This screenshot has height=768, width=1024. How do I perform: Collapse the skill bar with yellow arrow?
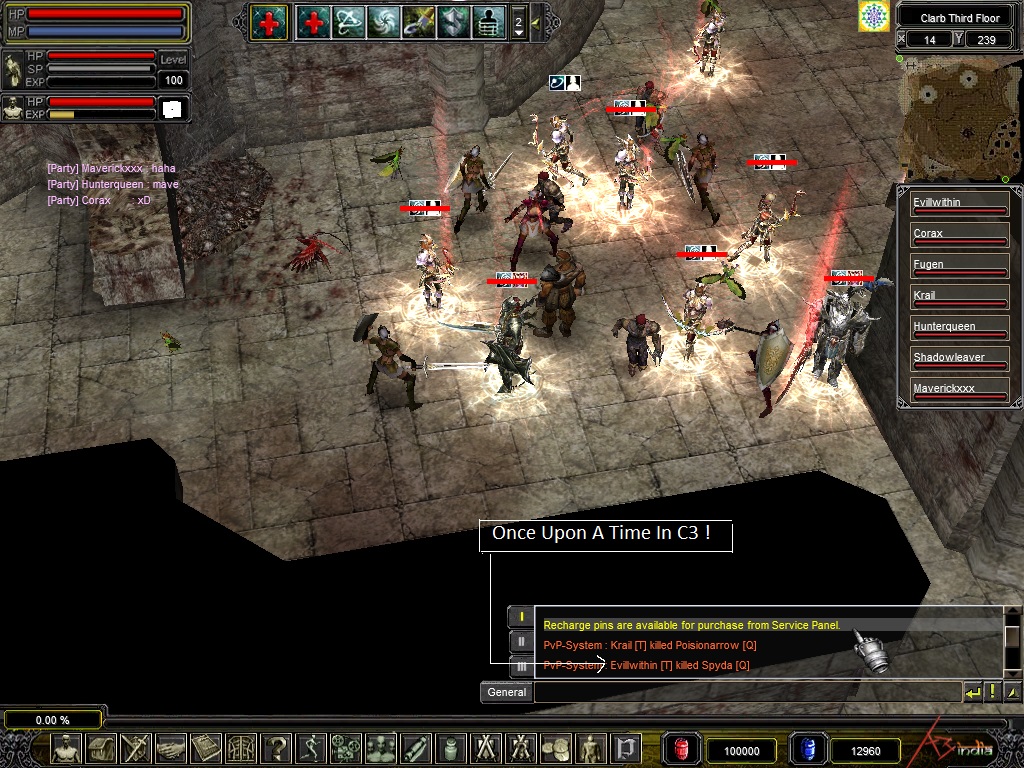coord(536,21)
